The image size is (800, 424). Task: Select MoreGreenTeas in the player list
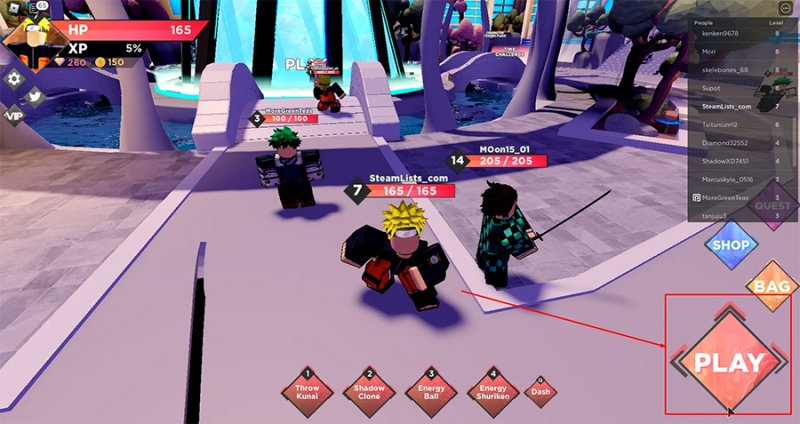729,197
